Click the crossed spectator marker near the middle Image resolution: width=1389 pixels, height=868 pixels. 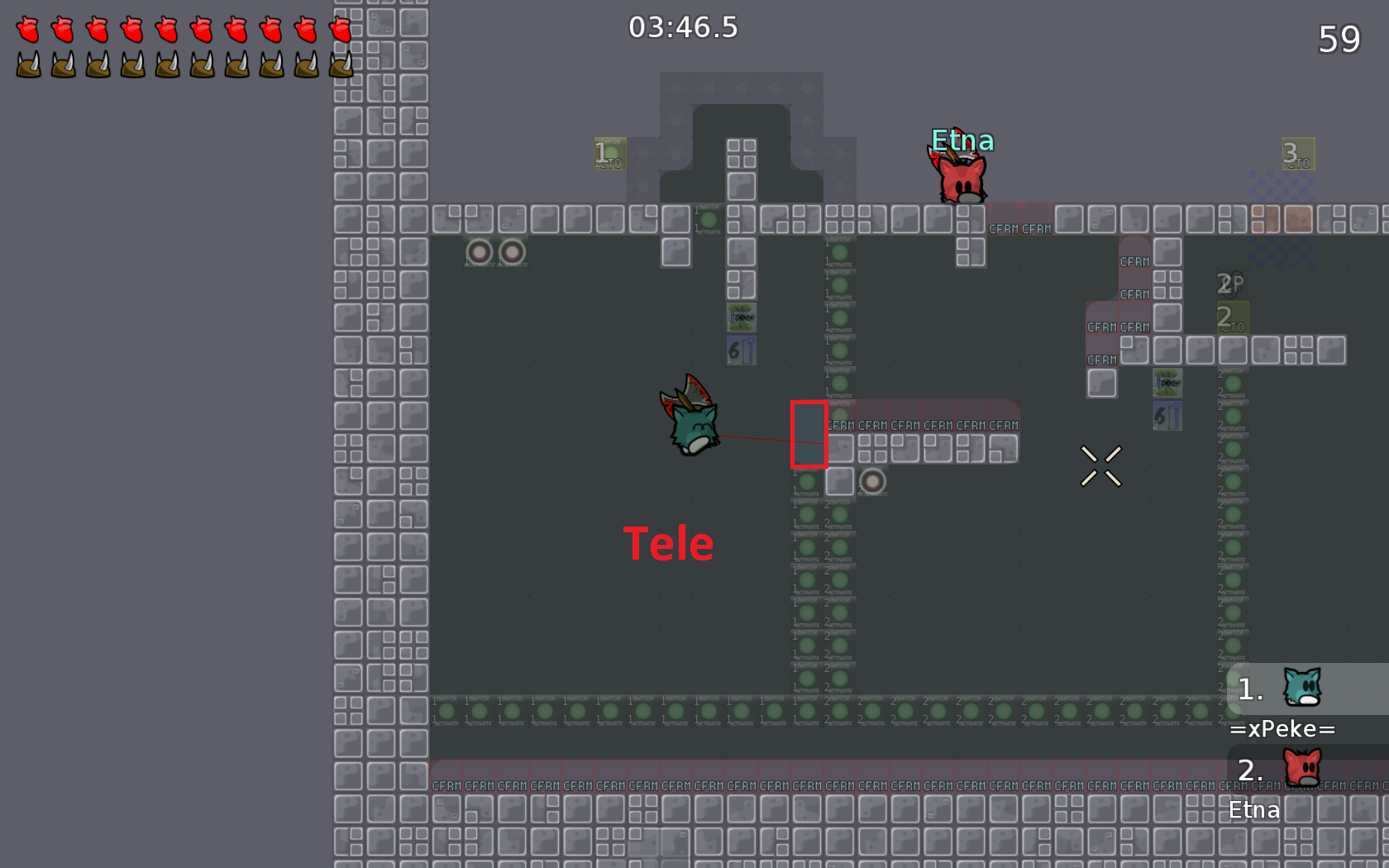pos(1100,465)
